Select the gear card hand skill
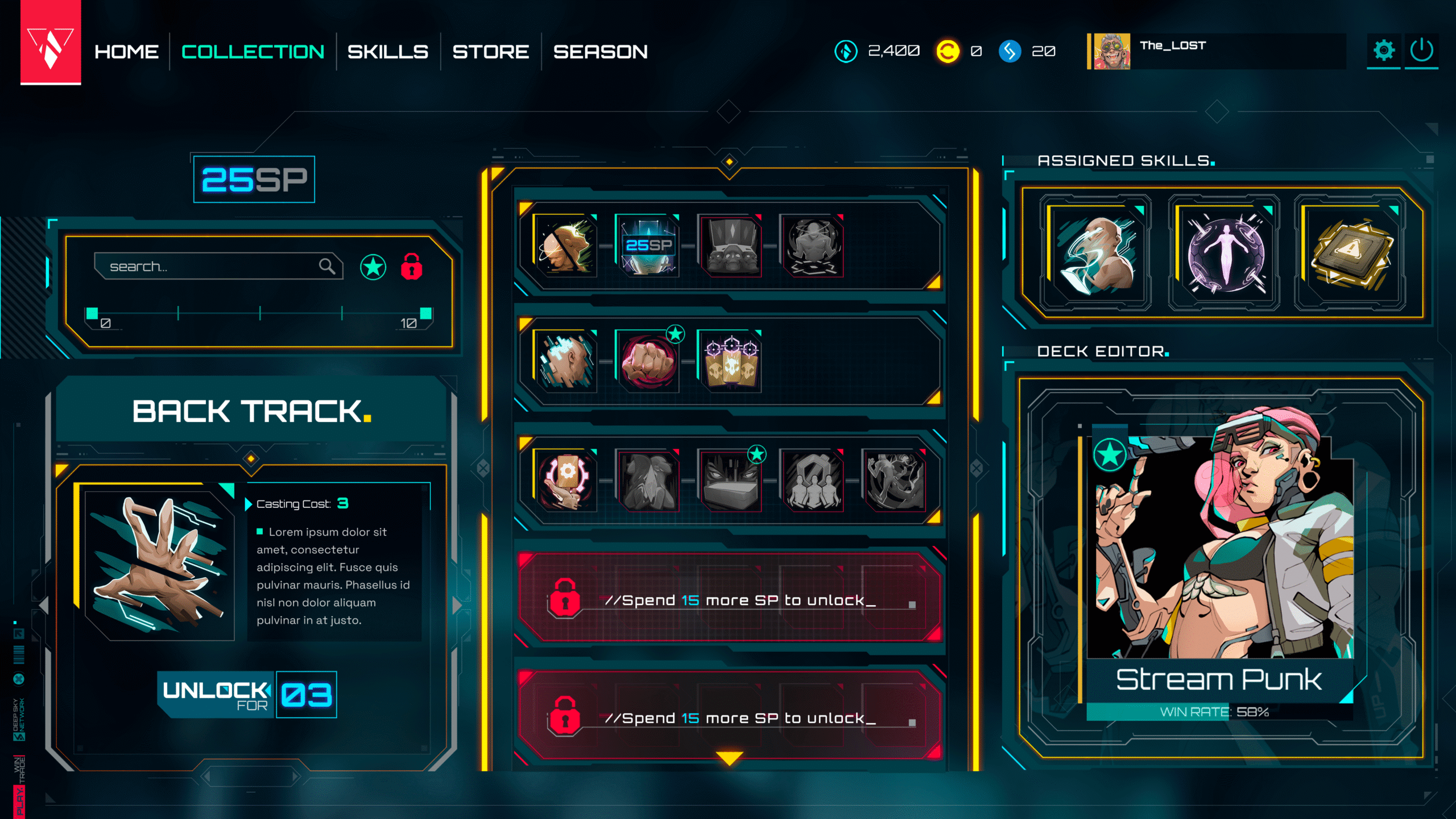 click(x=566, y=480)
